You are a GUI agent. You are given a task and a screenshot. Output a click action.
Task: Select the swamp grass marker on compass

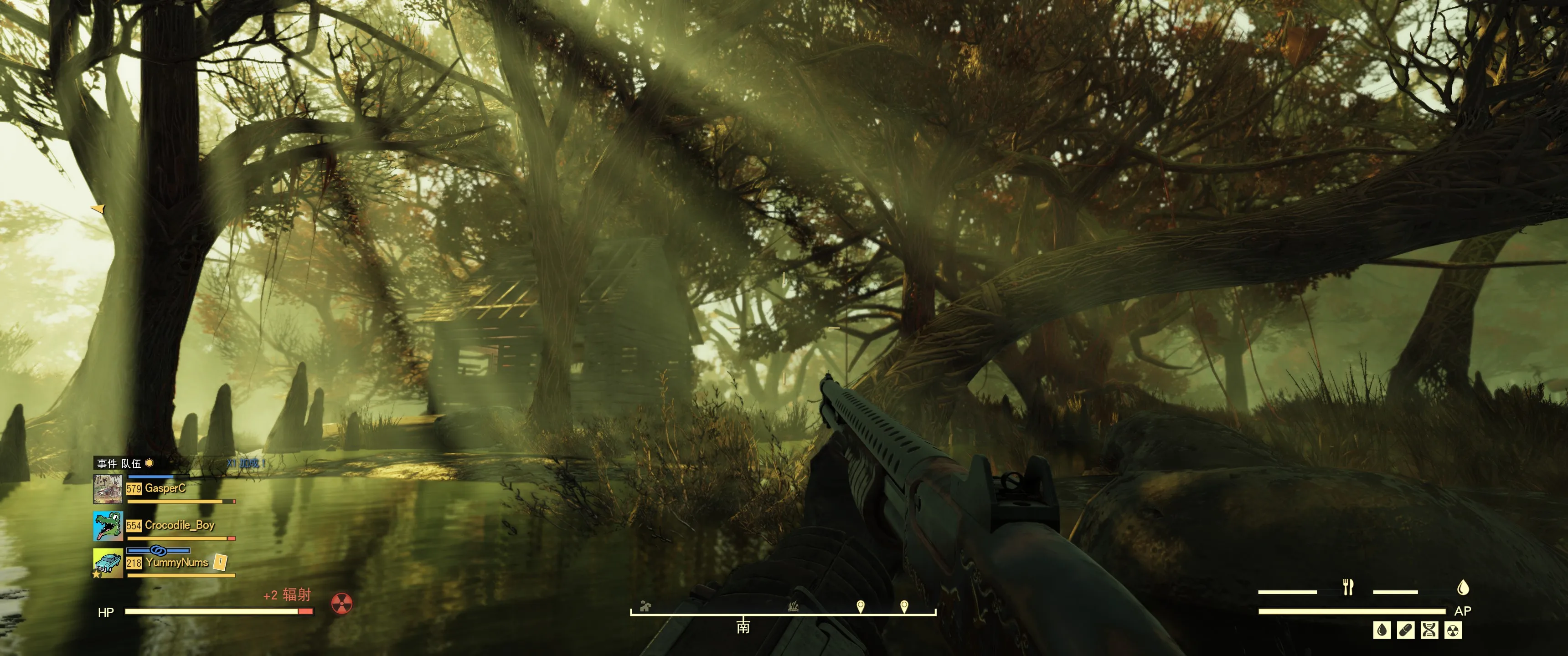pos(793,606)
